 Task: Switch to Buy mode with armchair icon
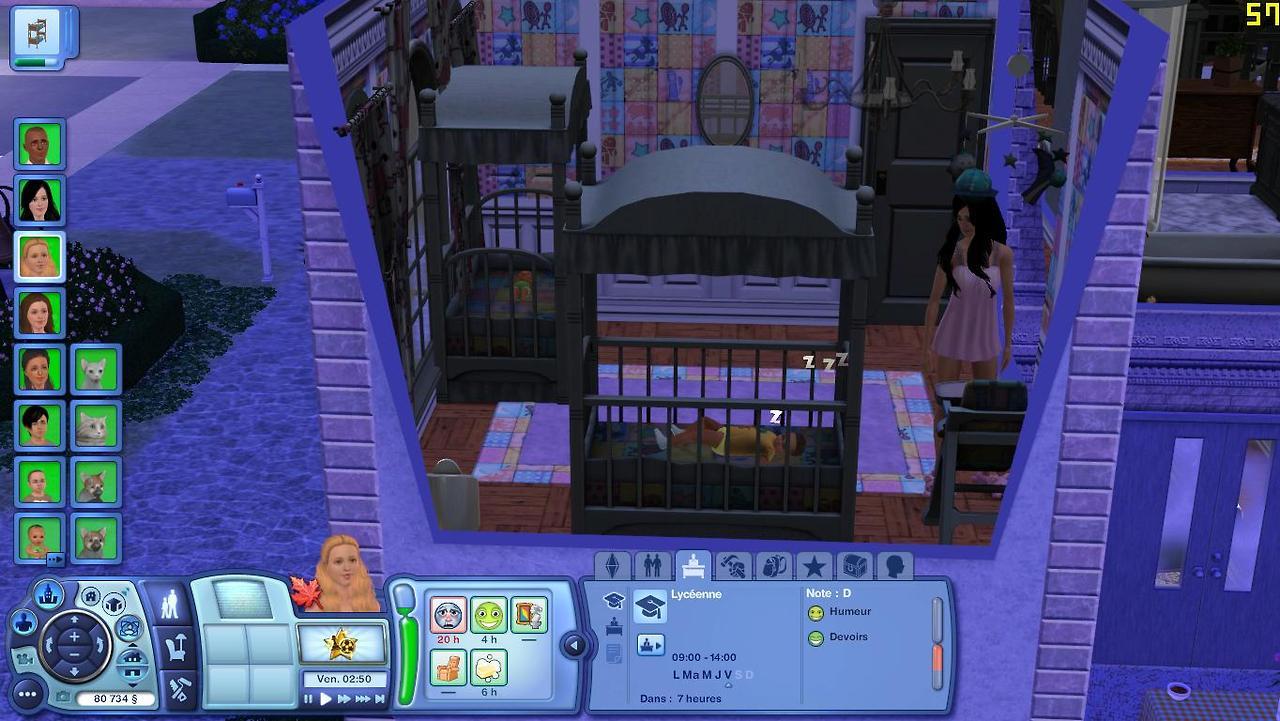pos(177,649)
